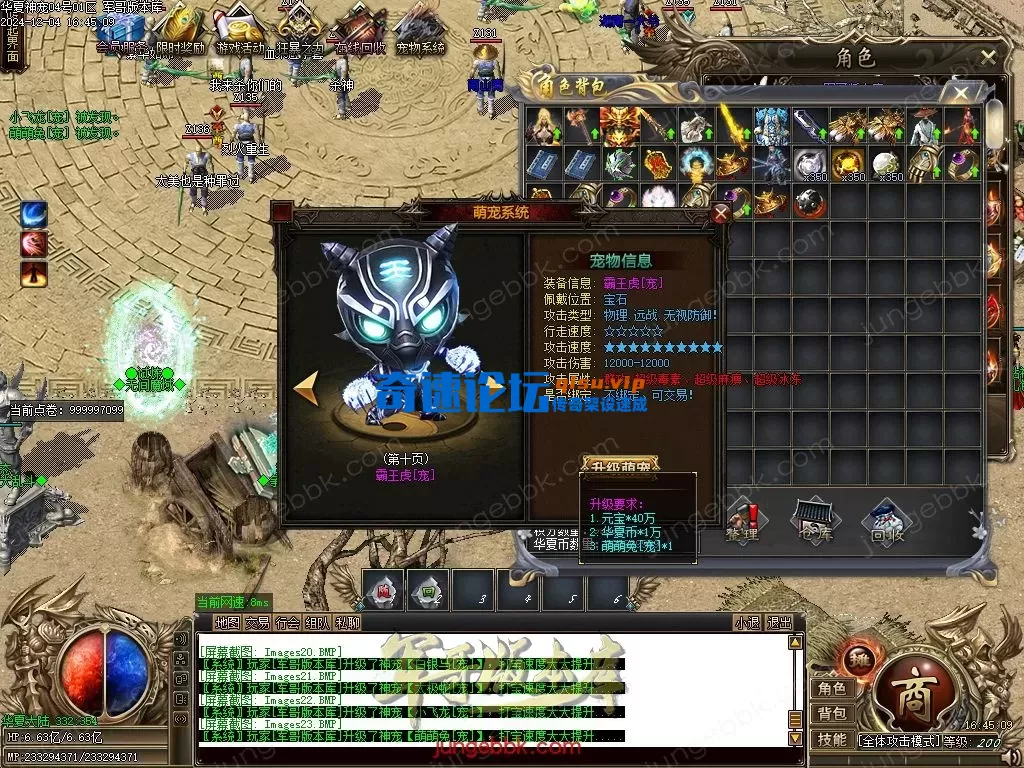Click the 整理 sort bag button
This screenshot has height=768, width=1024.
pos(742,520)
